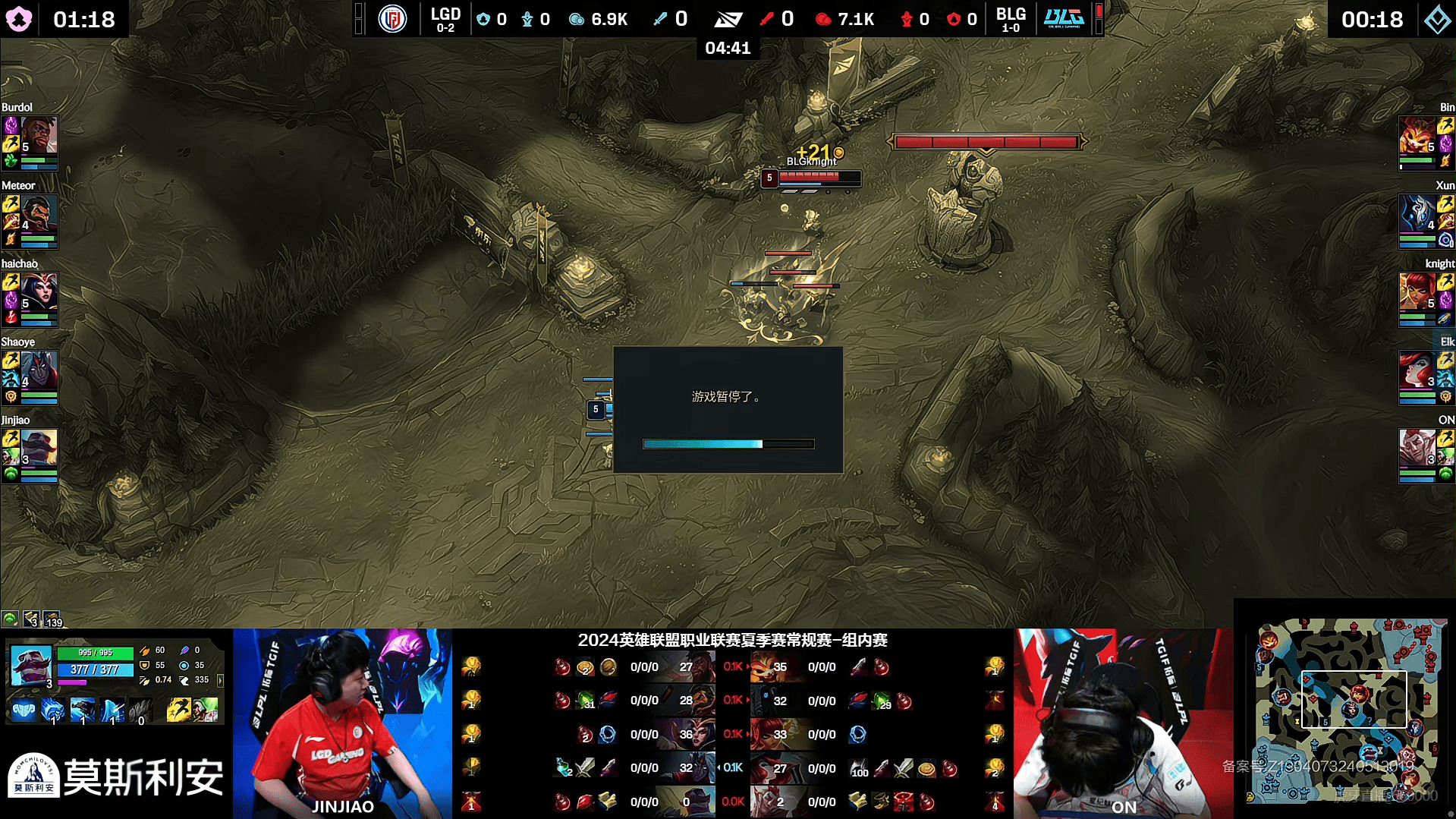Click the LGD team logo
This screenshot has width=1456, height=819.
tap(392, 18)
